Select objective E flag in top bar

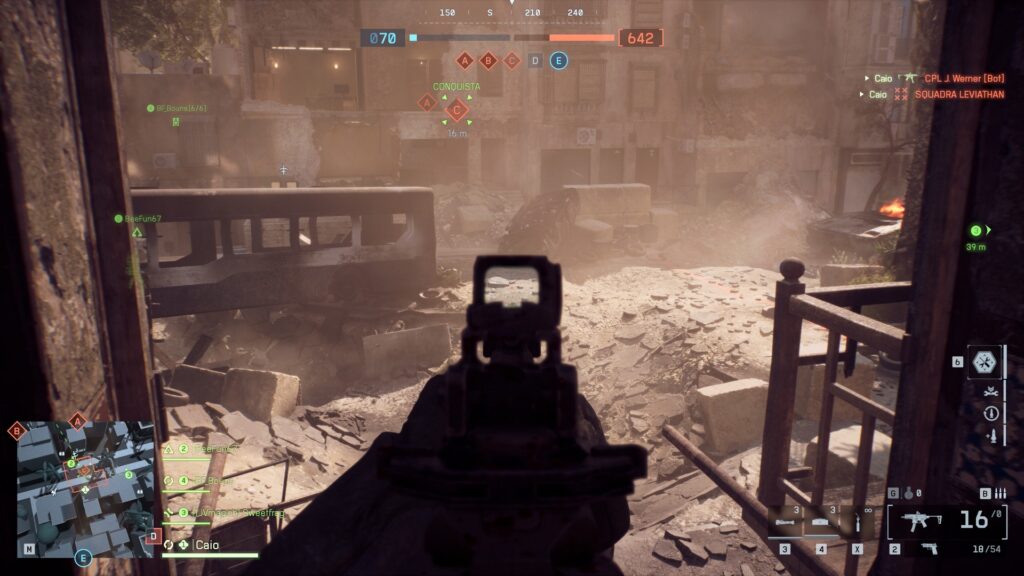(559, 61)
